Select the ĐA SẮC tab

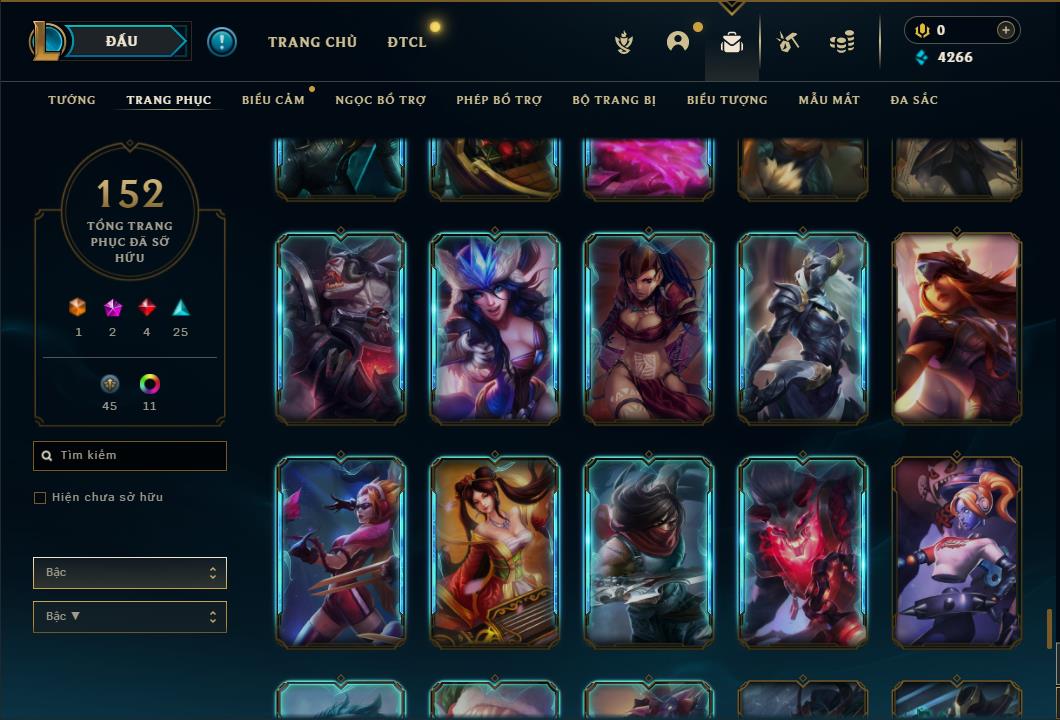[x=914, y=100]
